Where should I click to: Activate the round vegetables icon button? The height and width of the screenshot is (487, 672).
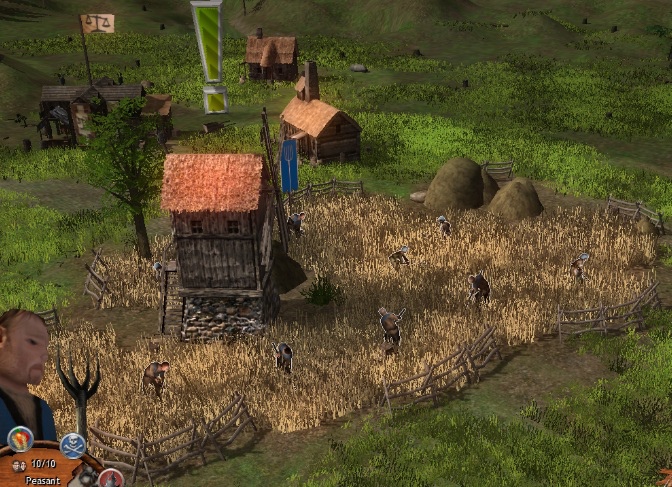pyautogui.click(x=20, y=439)
